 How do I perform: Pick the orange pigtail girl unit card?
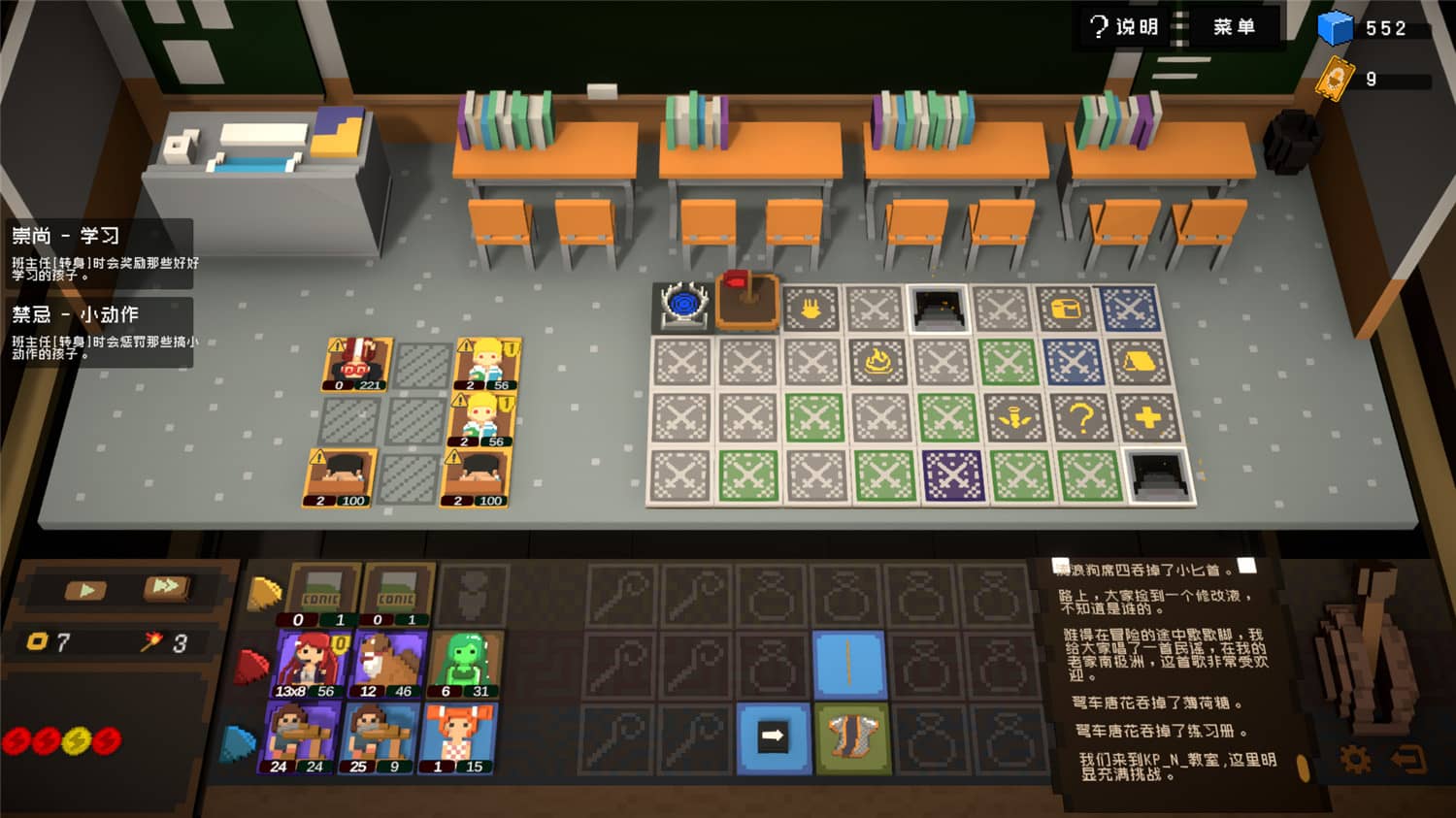(459, 737)
